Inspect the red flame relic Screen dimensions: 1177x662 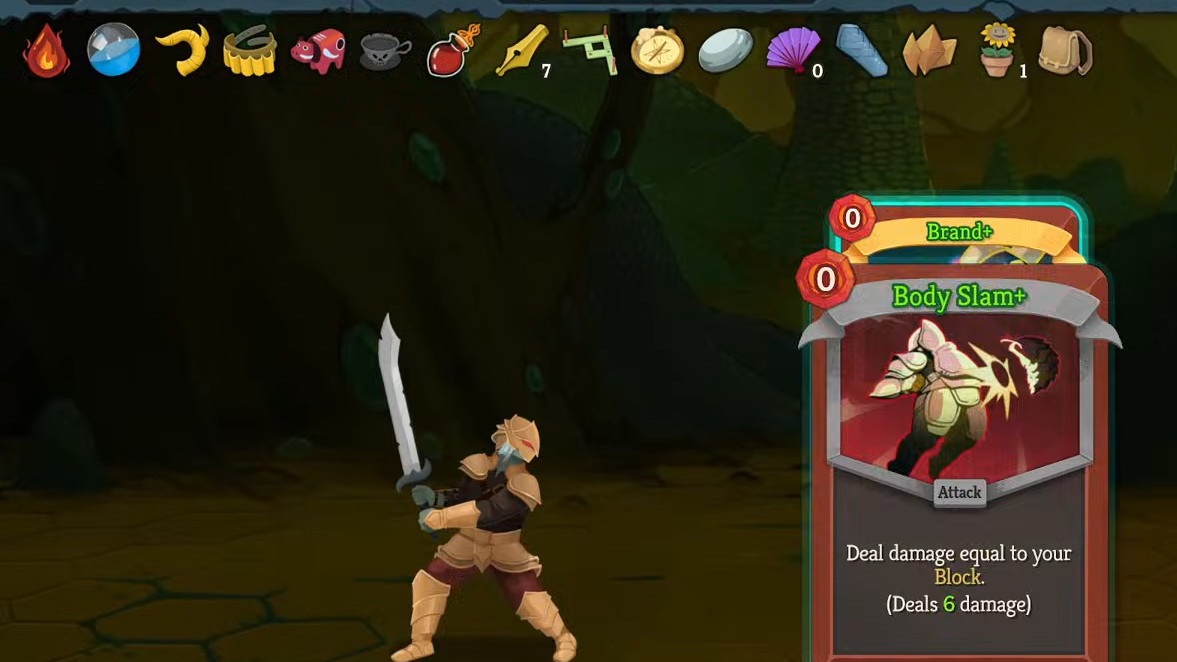click(x=46, y=50)
